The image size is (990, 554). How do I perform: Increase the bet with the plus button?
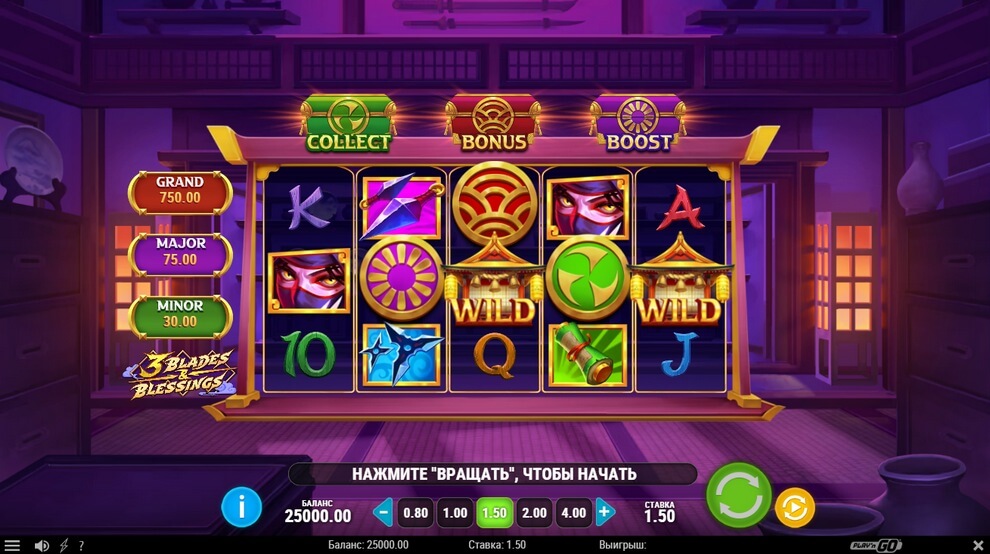(x=604, y=513)
